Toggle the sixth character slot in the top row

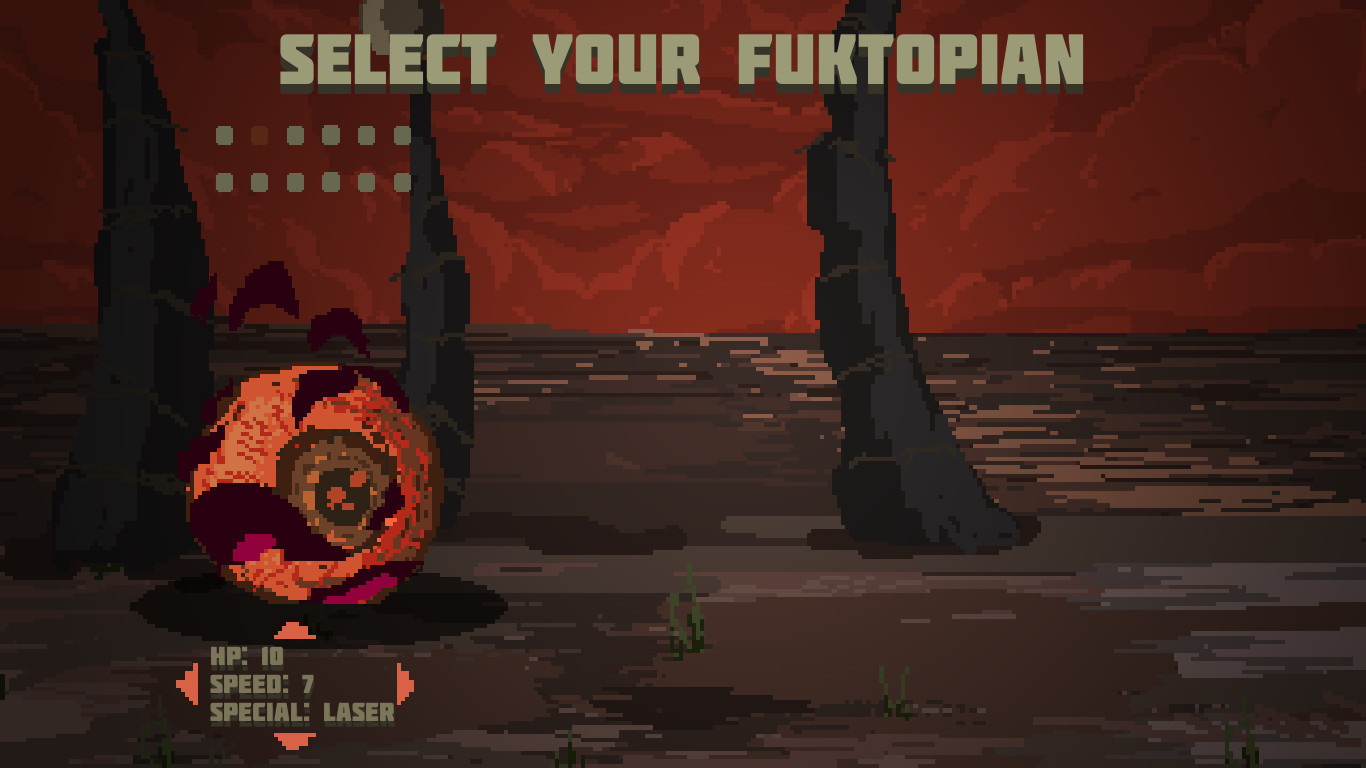pos(403,134)
